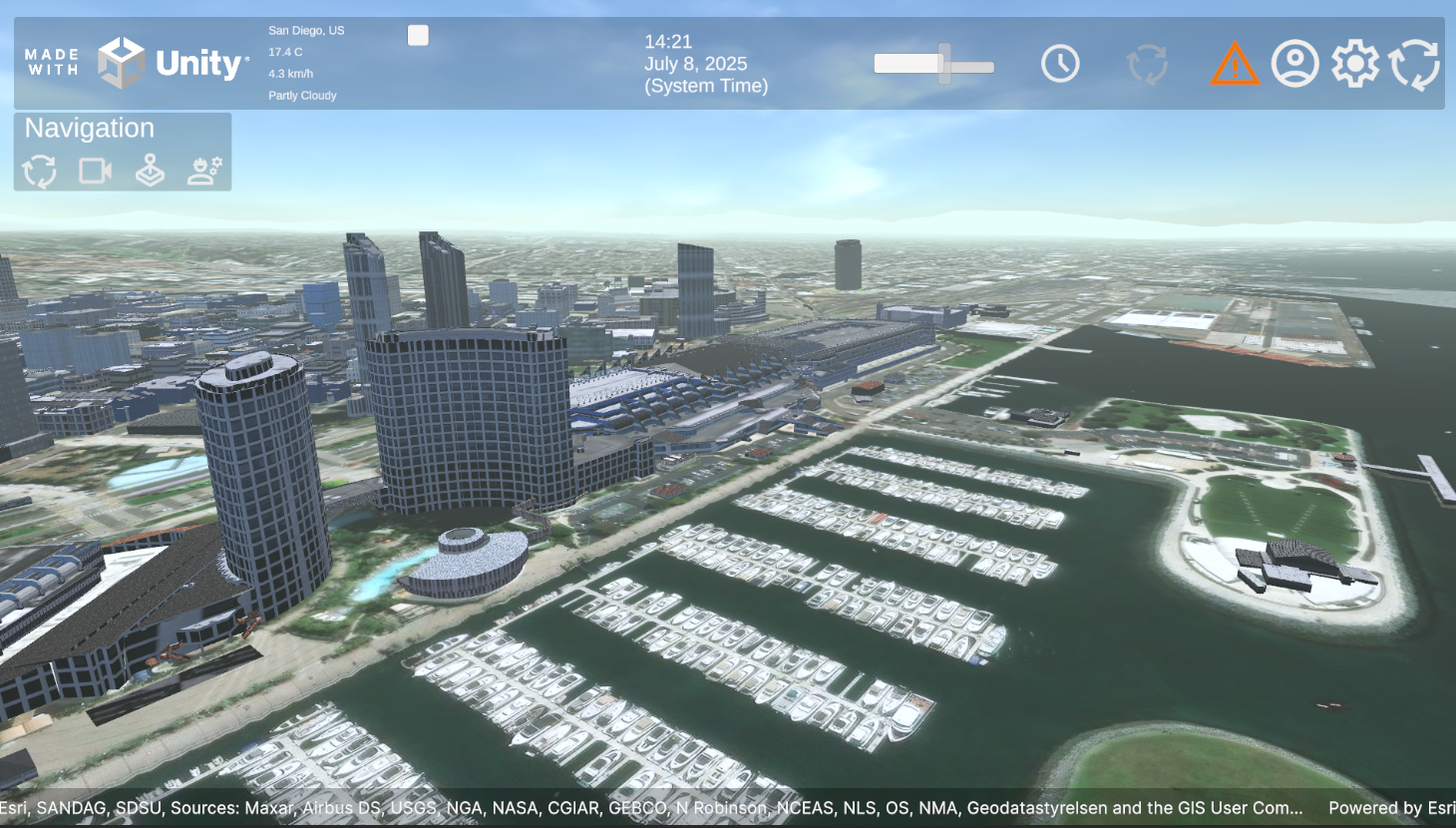Image resolution: width=1456 pixels, height=828 pixels.
Task: Select the camera view icon in Navigation panel
Action: [95, 171]
